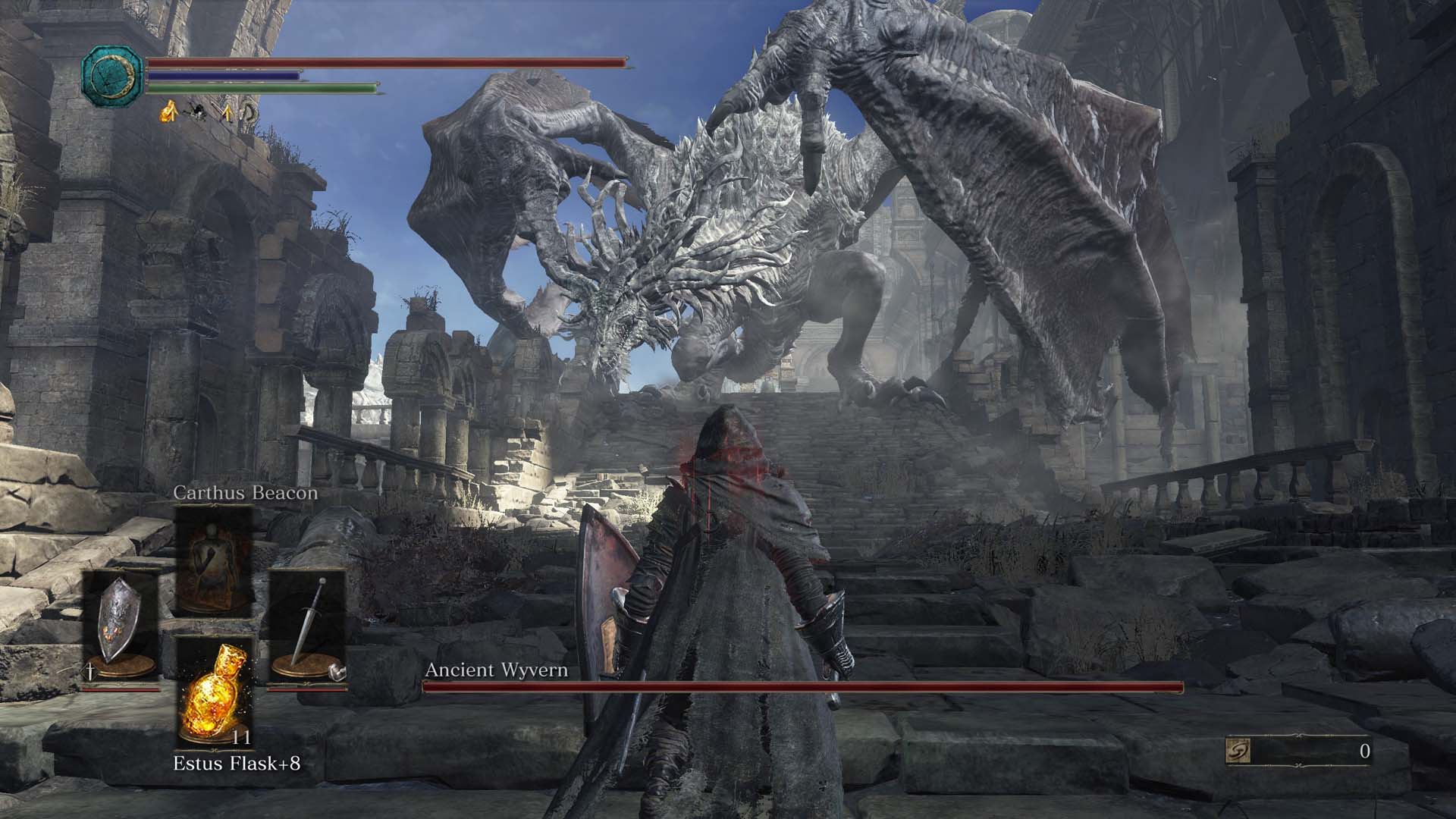Inspect the golden flask buff status icon
The height and width of the screenshot is (819, 1456).
pos(168,114)
